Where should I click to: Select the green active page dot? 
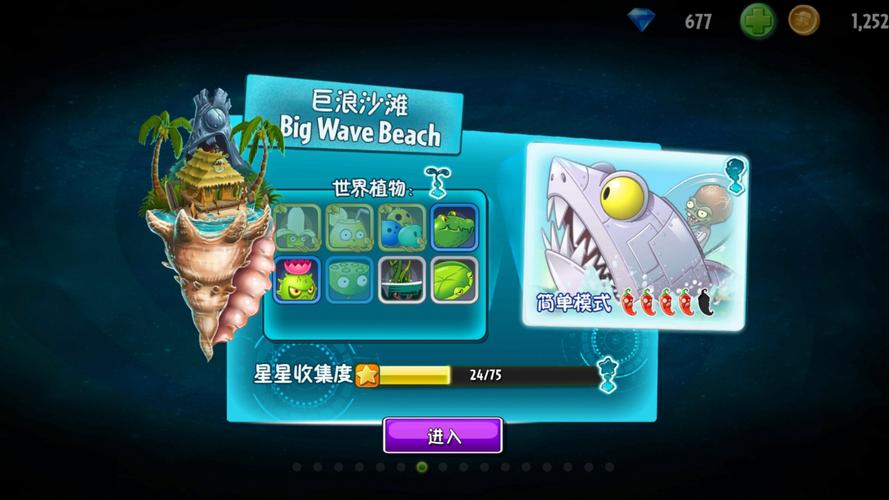pyautogui.click(x=422, y=467)
